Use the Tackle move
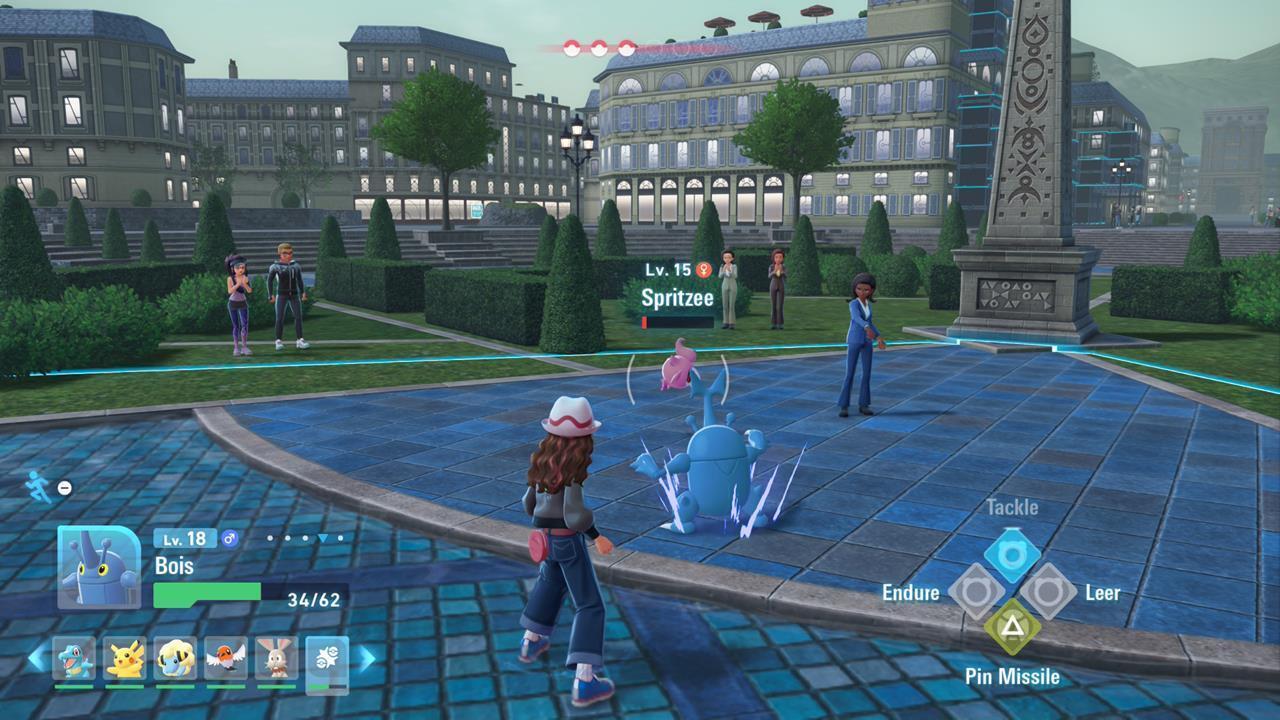The image size is (1280, 720). click(x=1011, y=555)
